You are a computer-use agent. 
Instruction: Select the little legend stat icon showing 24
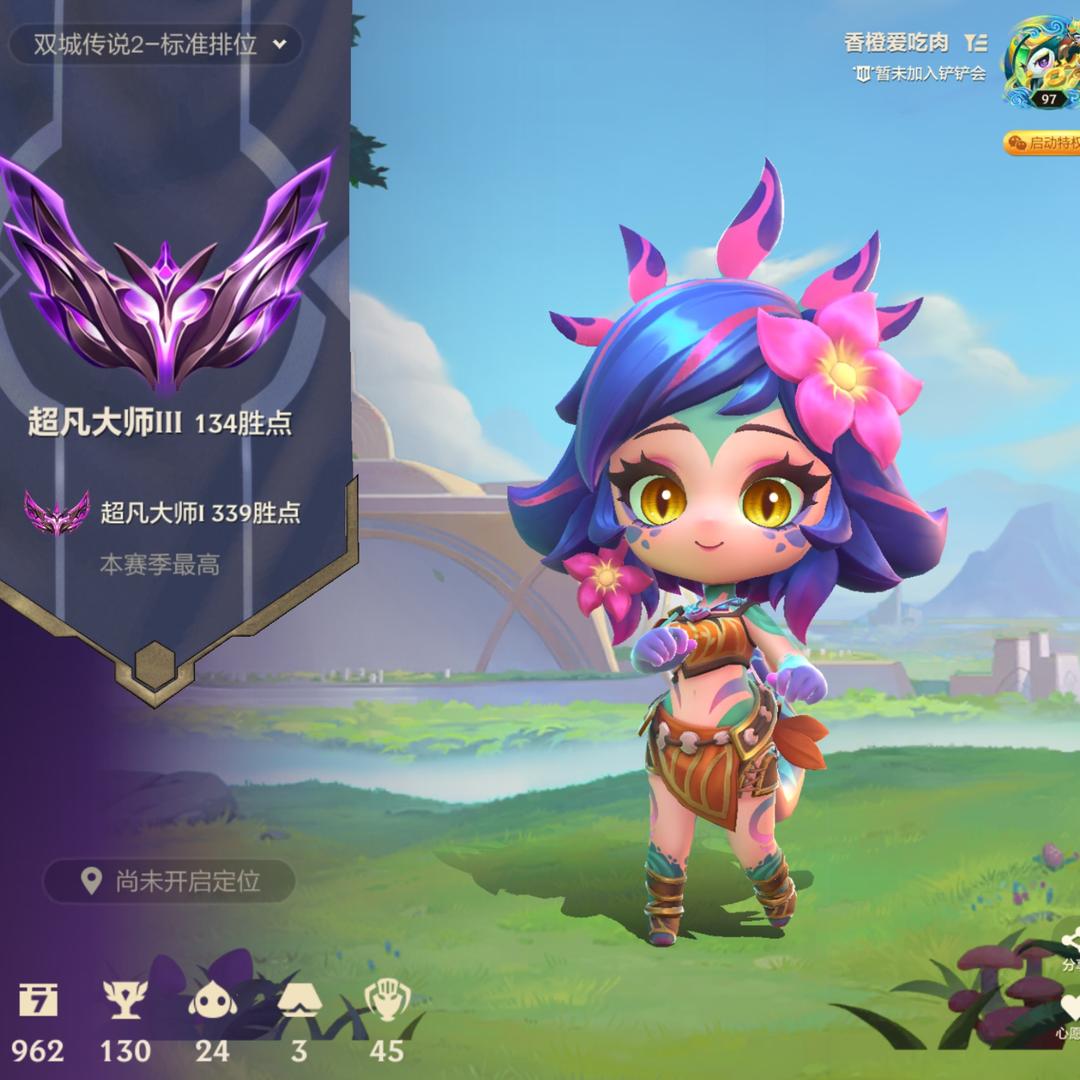pos(212,998)
